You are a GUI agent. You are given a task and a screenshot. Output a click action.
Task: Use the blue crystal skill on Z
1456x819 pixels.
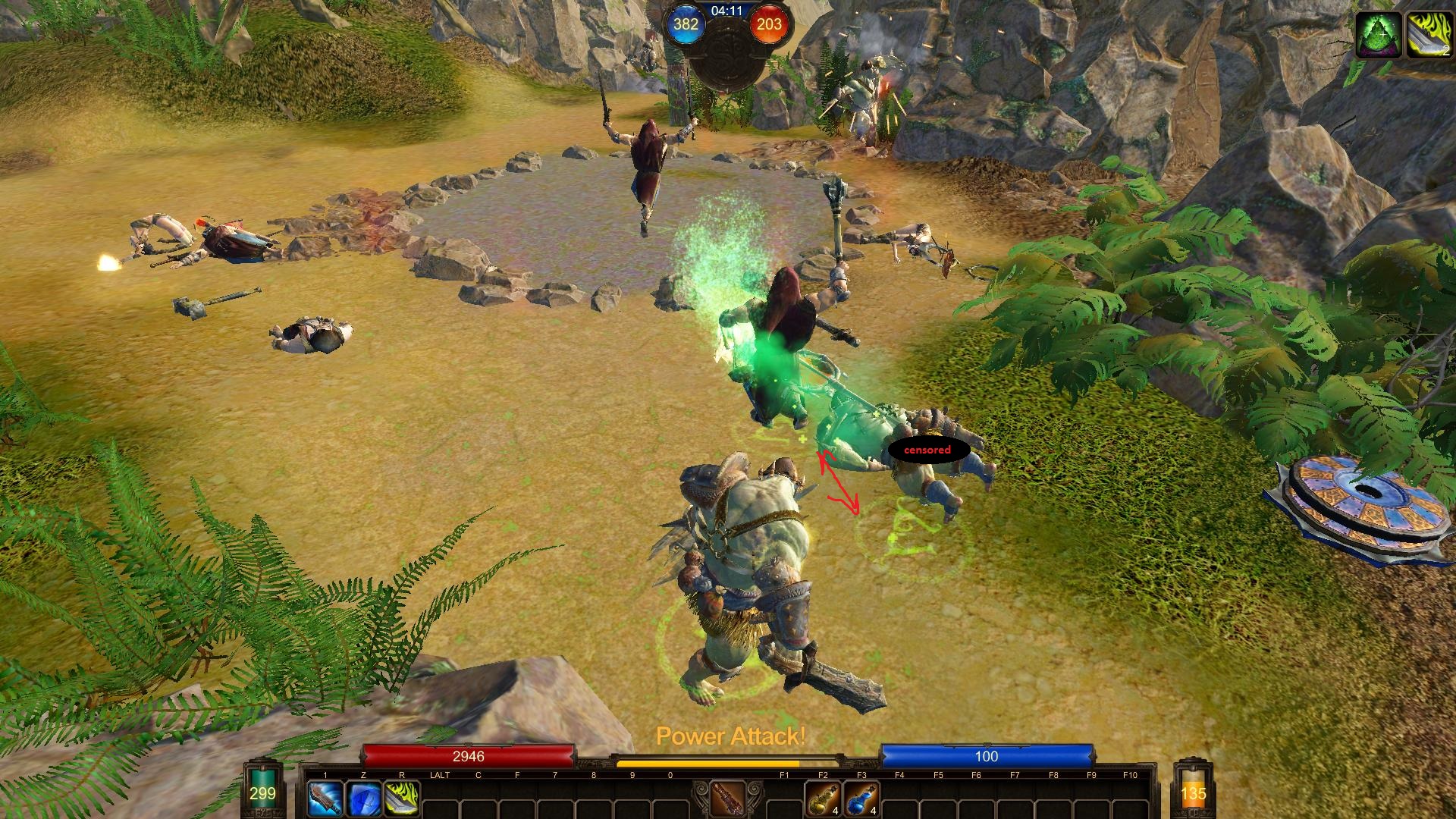tap(363, 799)
